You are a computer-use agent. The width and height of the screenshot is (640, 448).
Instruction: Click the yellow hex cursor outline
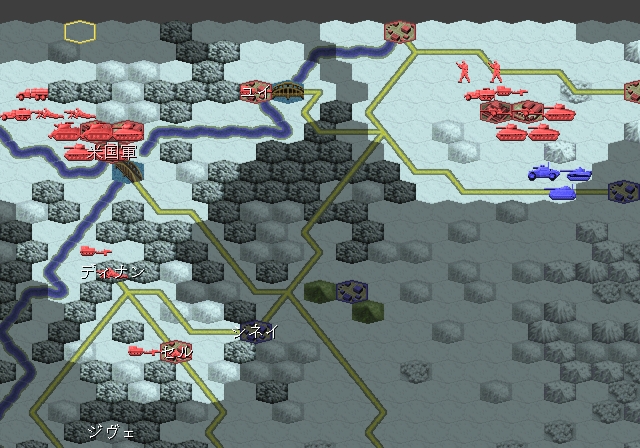point(80,32)
